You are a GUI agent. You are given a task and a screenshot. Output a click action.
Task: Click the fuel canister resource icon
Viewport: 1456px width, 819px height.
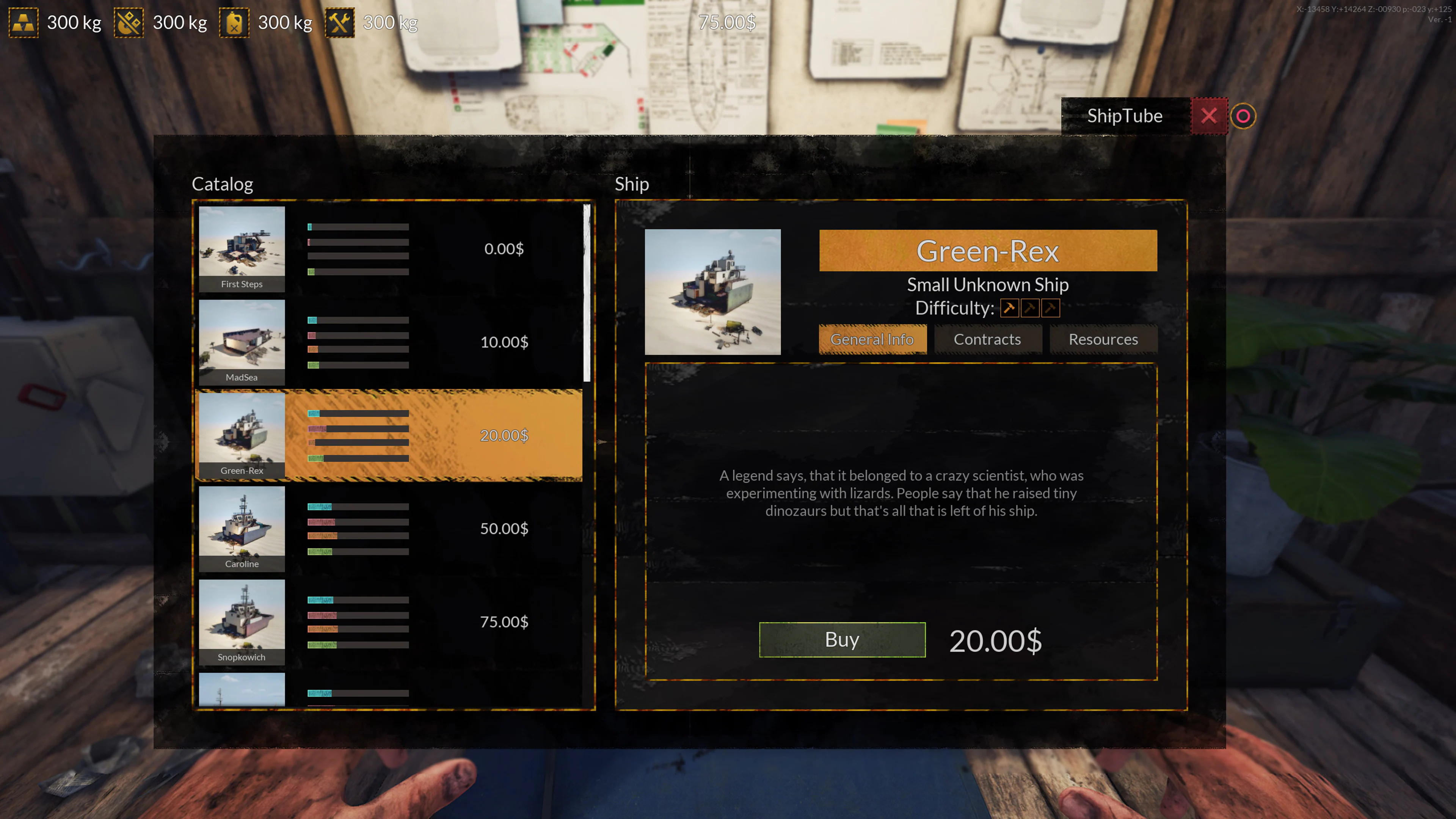click(235, 23)
